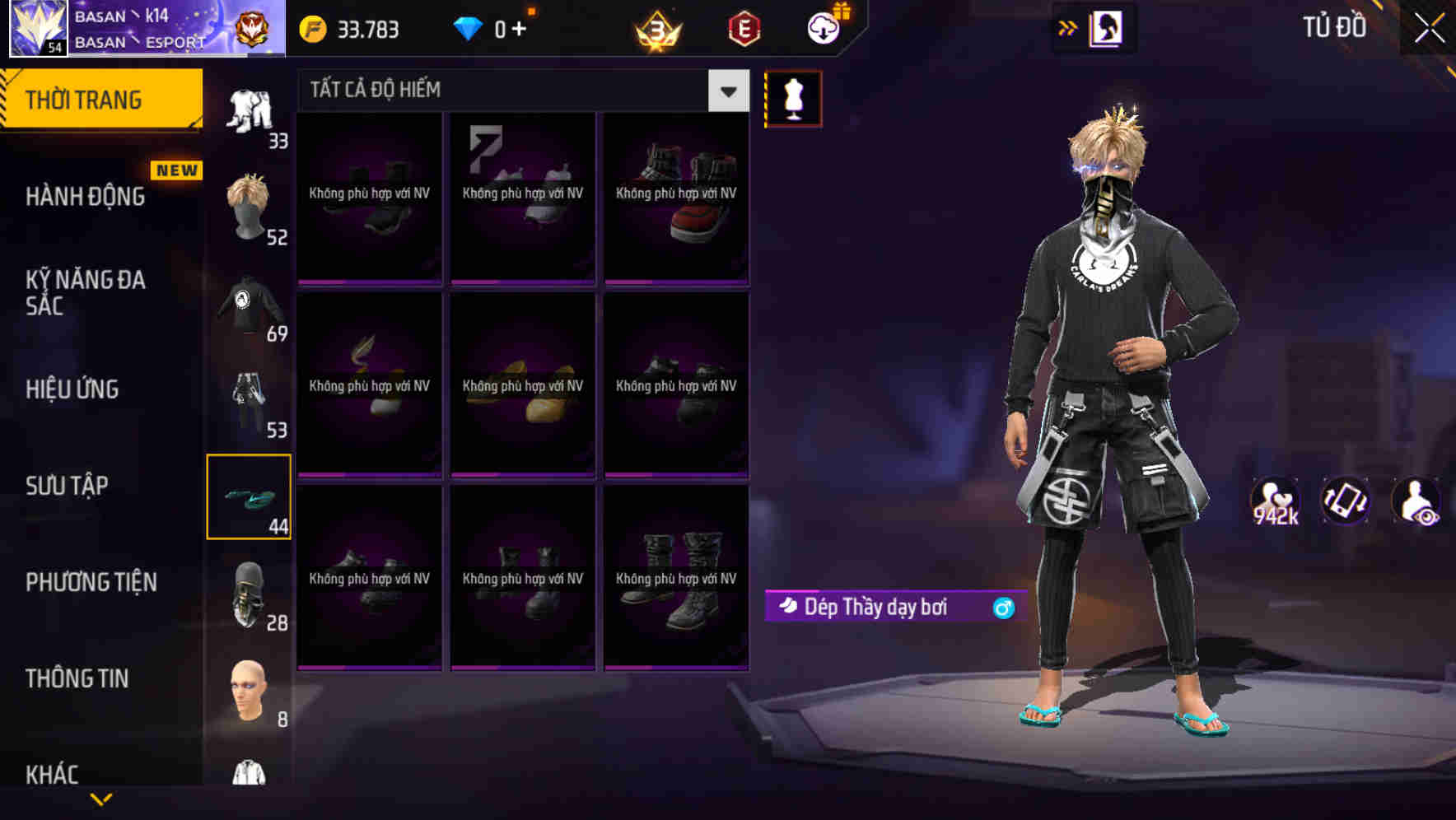The height and width of the screenshot is (820, 1456).
Task: Click the red E event badge
Action: coord(743,27)
